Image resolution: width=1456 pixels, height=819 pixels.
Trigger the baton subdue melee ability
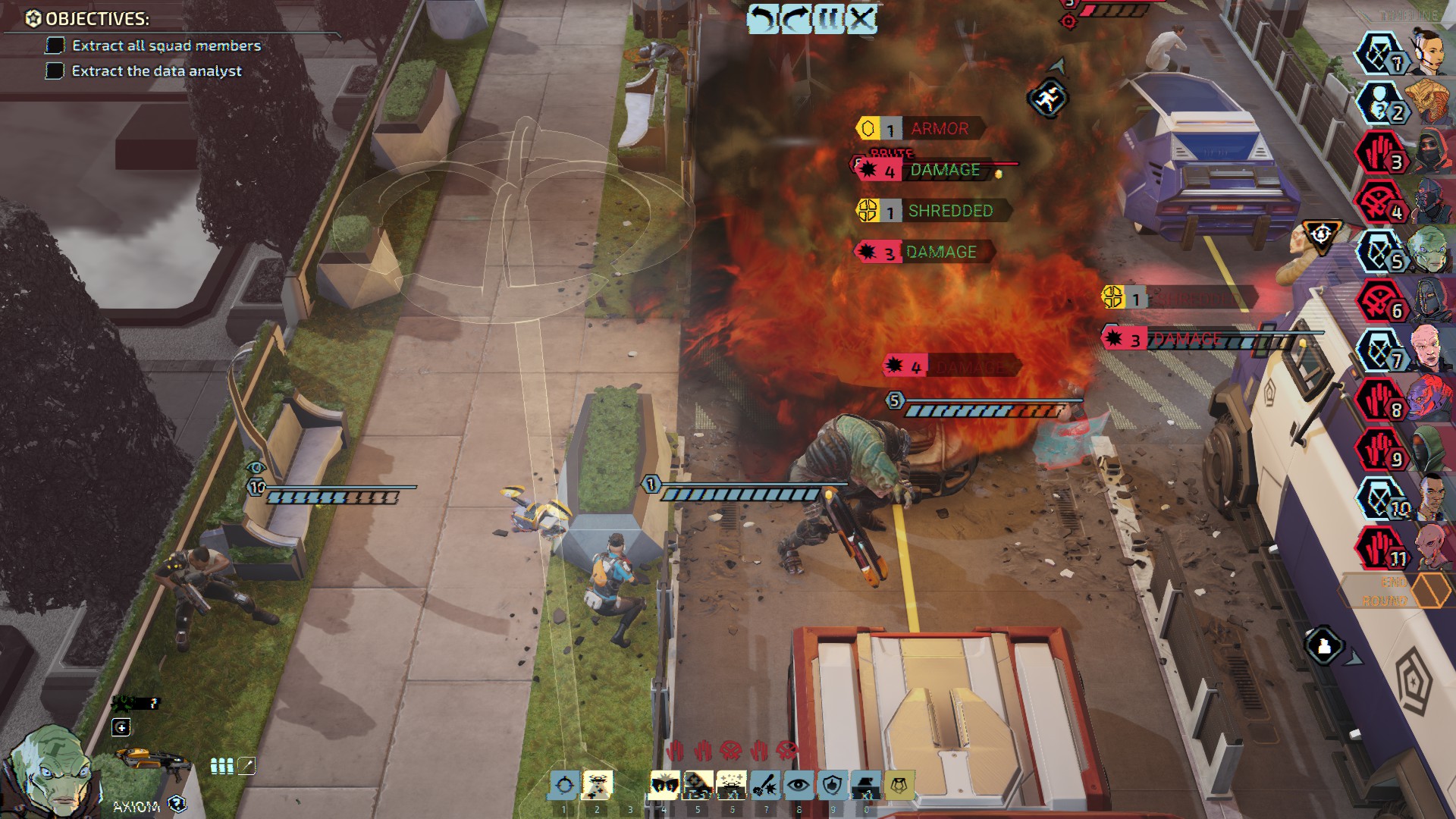tap(765, 786)
